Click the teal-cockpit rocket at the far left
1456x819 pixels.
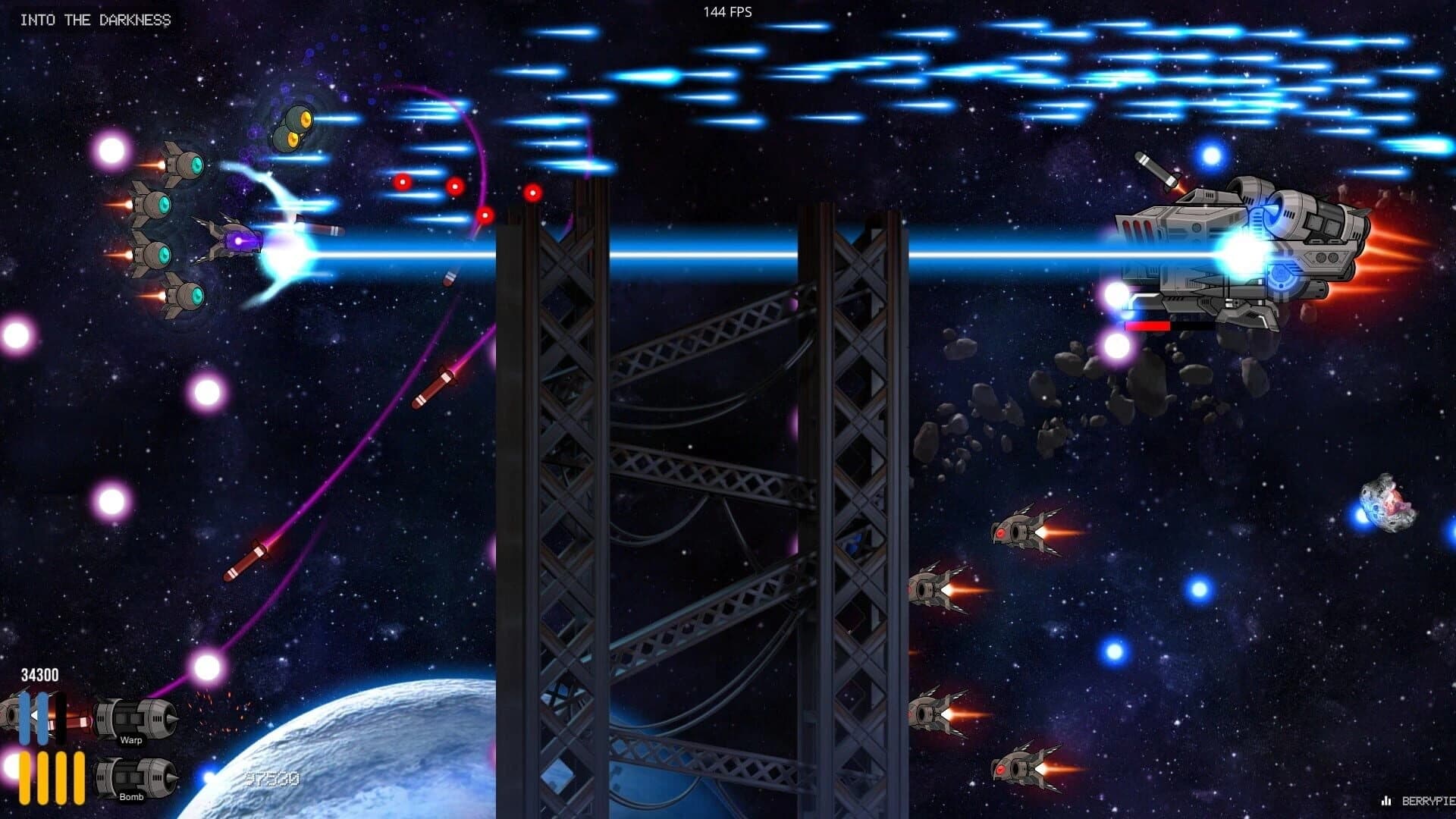pos(152,205)
